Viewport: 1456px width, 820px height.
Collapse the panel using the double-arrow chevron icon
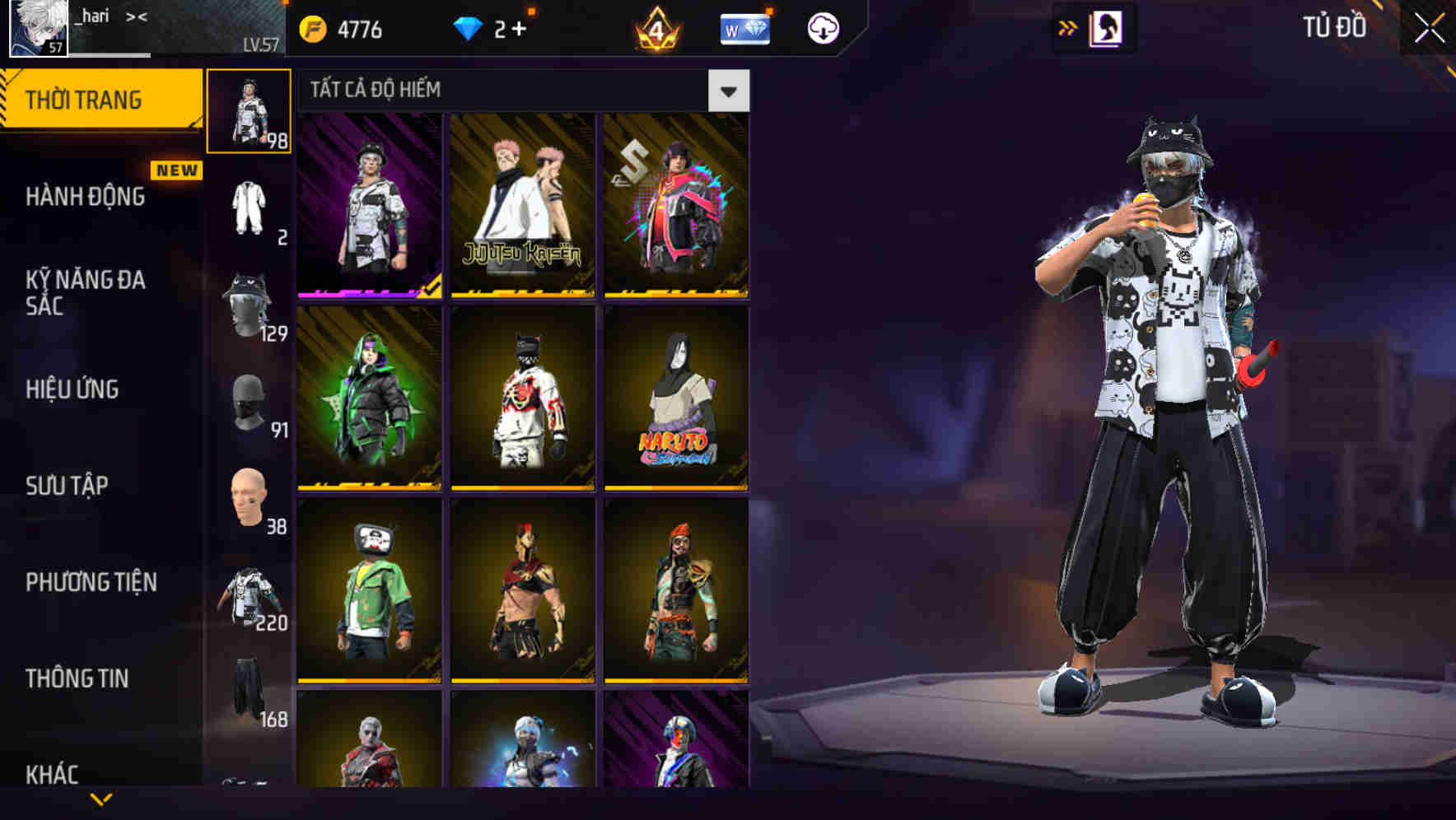coord(1068,27)
